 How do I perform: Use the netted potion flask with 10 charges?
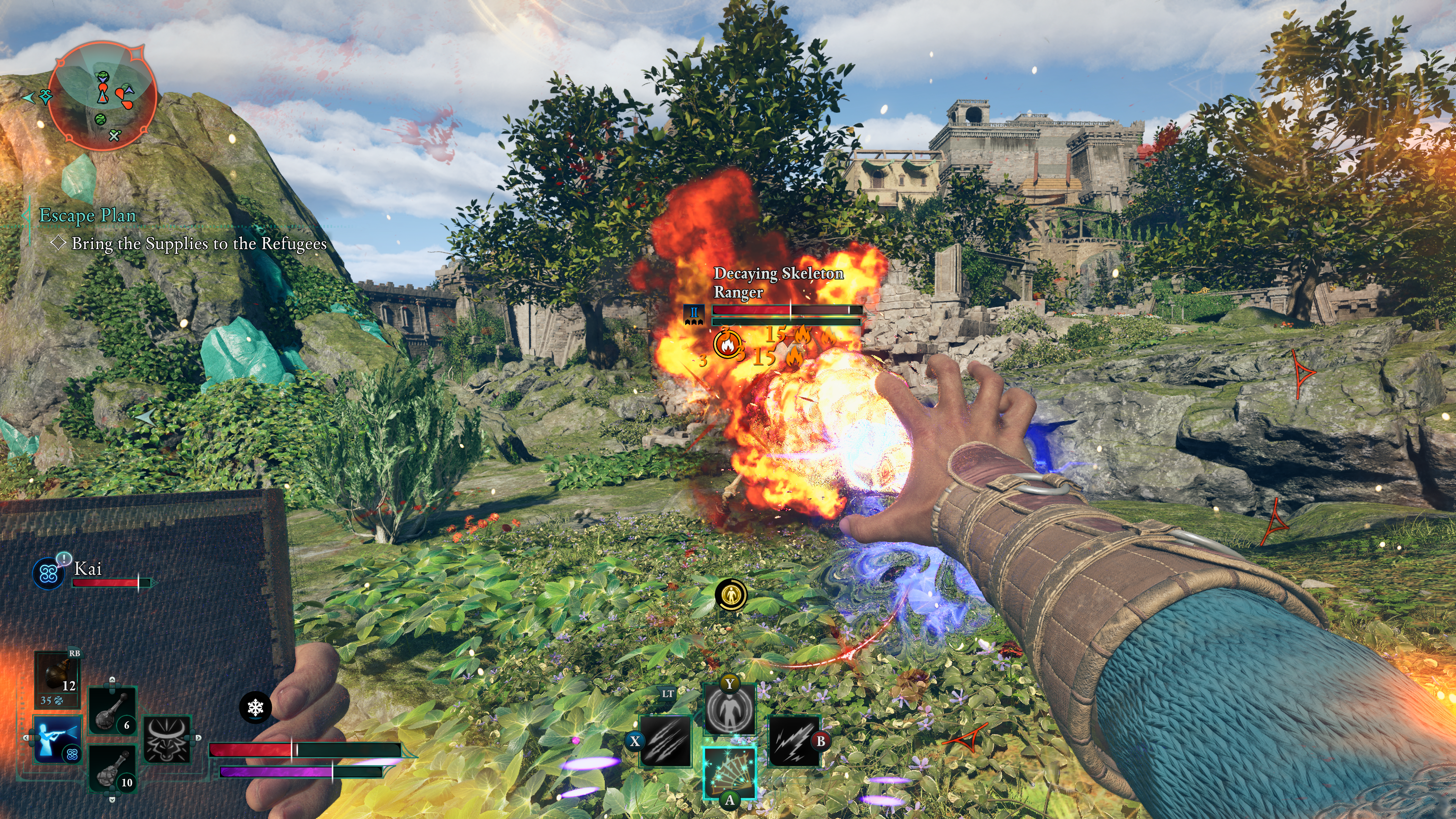(x=113, y=767)
